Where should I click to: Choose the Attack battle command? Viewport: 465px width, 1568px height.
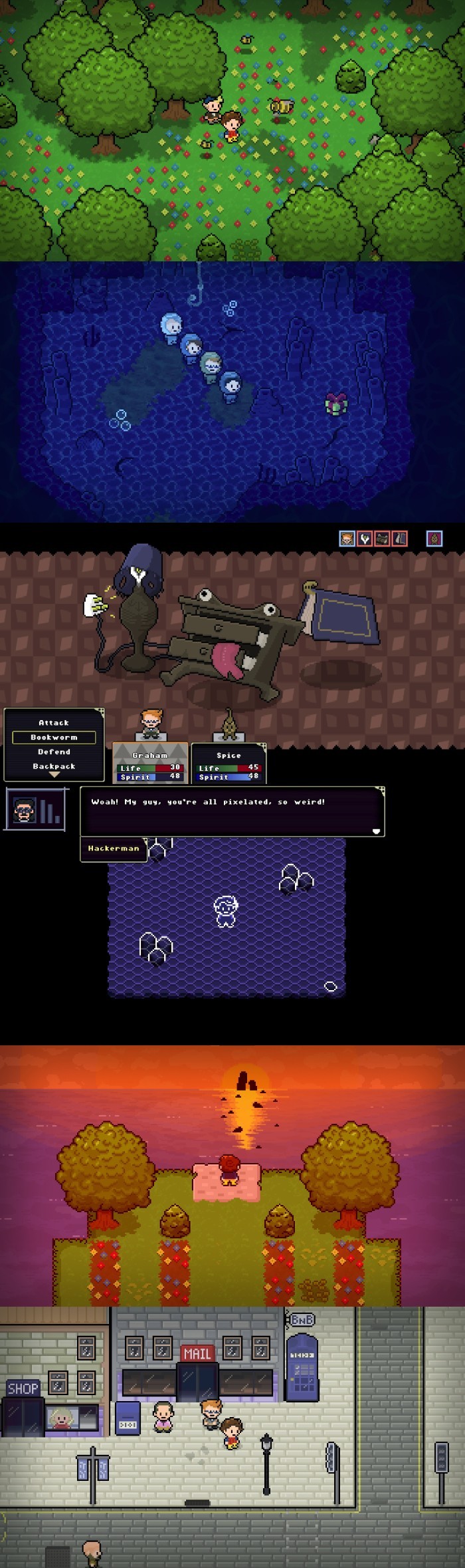pos(54,722)
